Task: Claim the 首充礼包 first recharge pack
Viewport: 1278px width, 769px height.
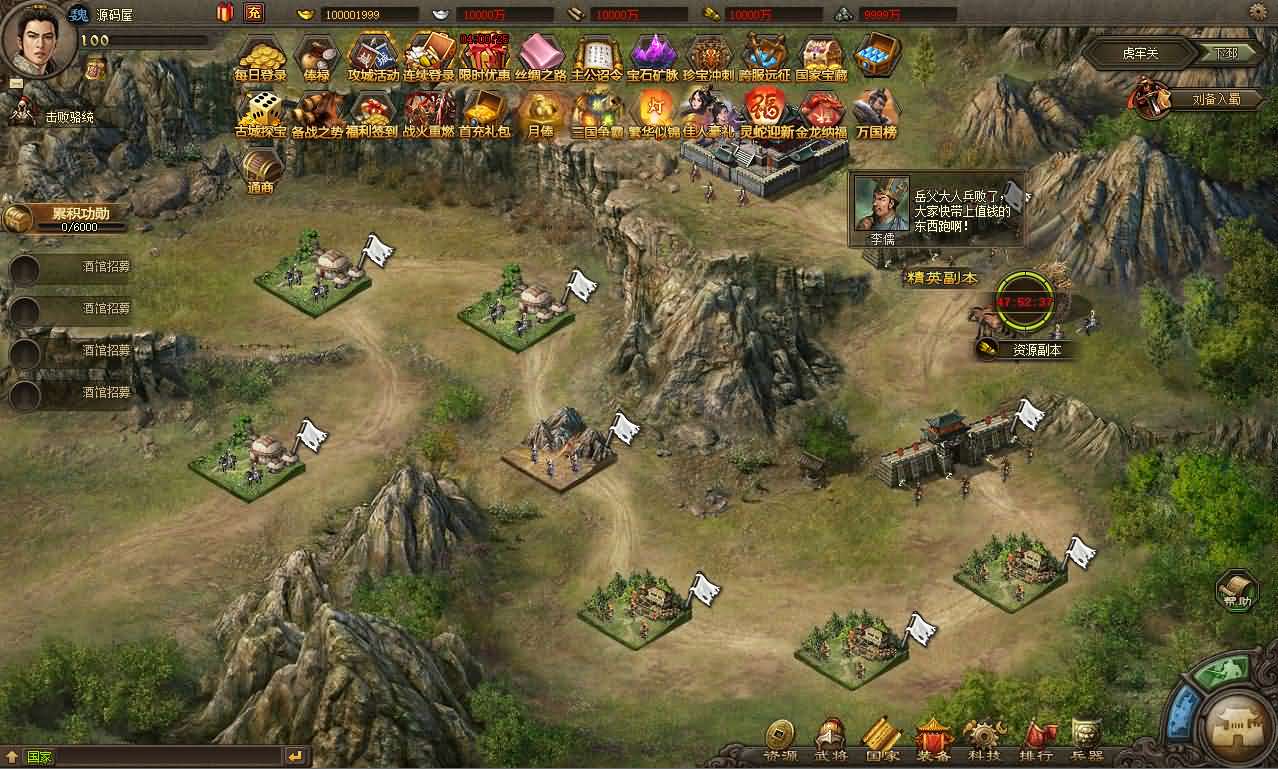Action: click(485, 110)
